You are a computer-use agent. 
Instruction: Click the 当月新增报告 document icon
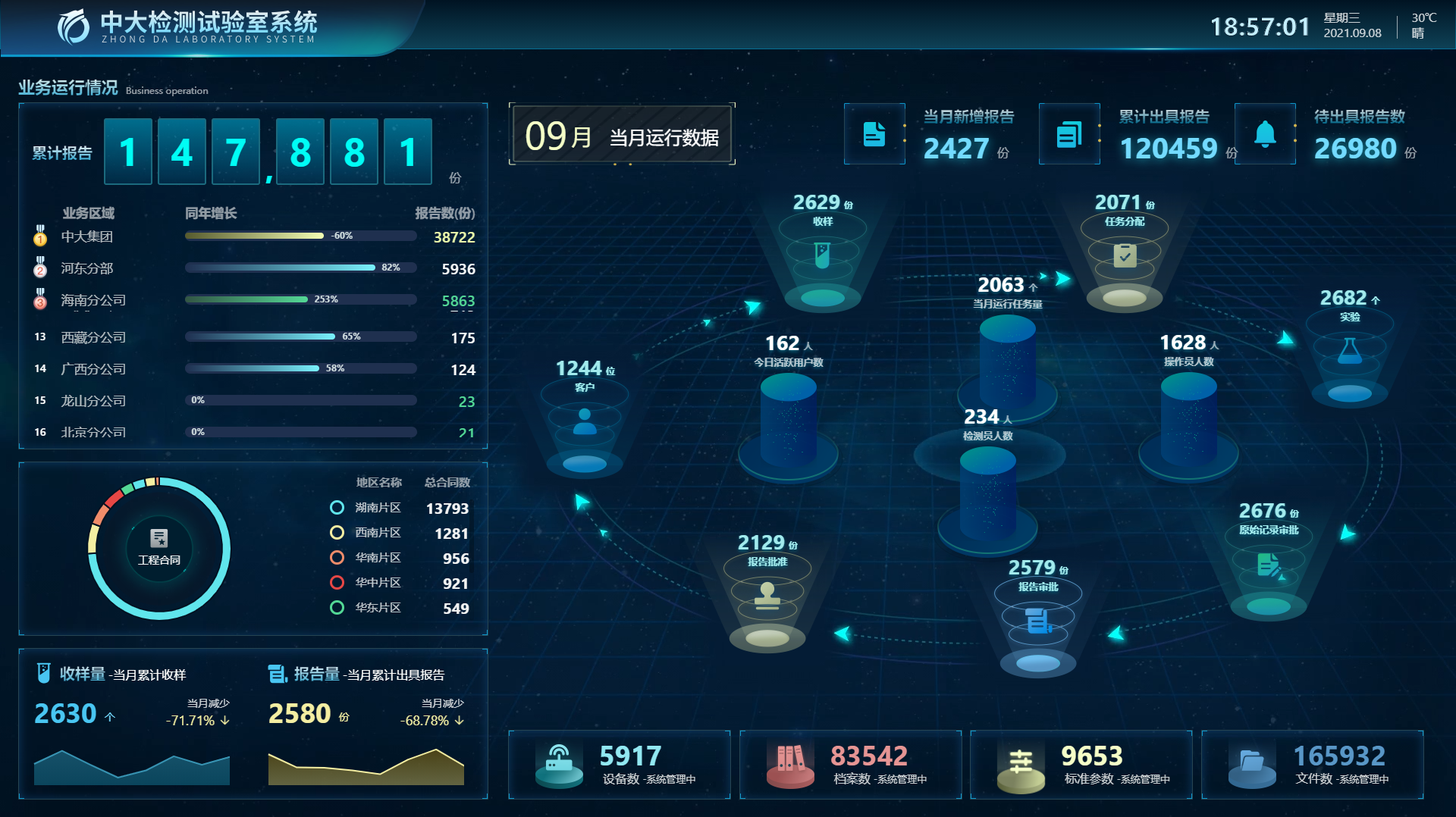[874, 134]
